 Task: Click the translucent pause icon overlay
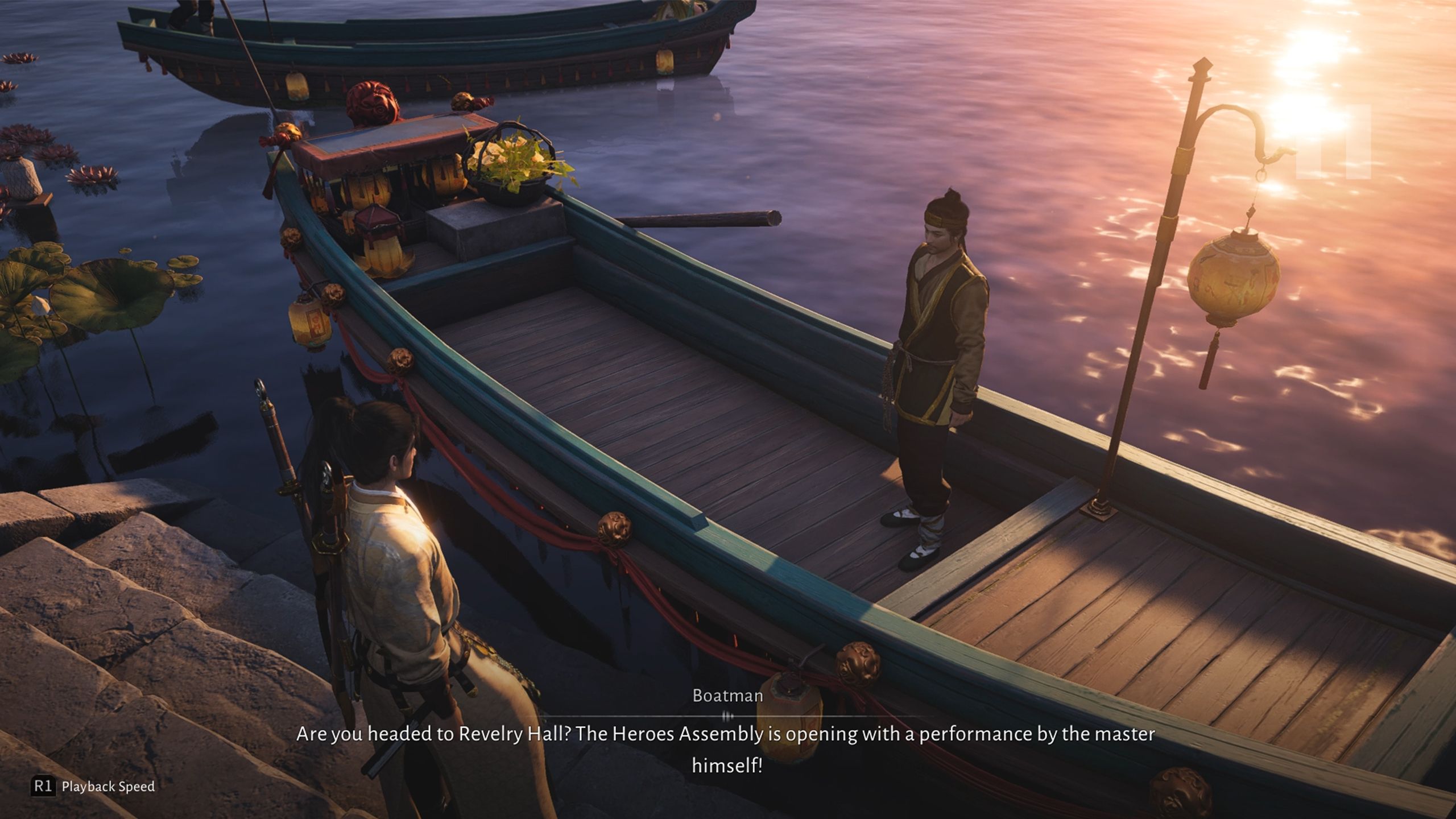pyautogui.click(x=1333, y=142)
